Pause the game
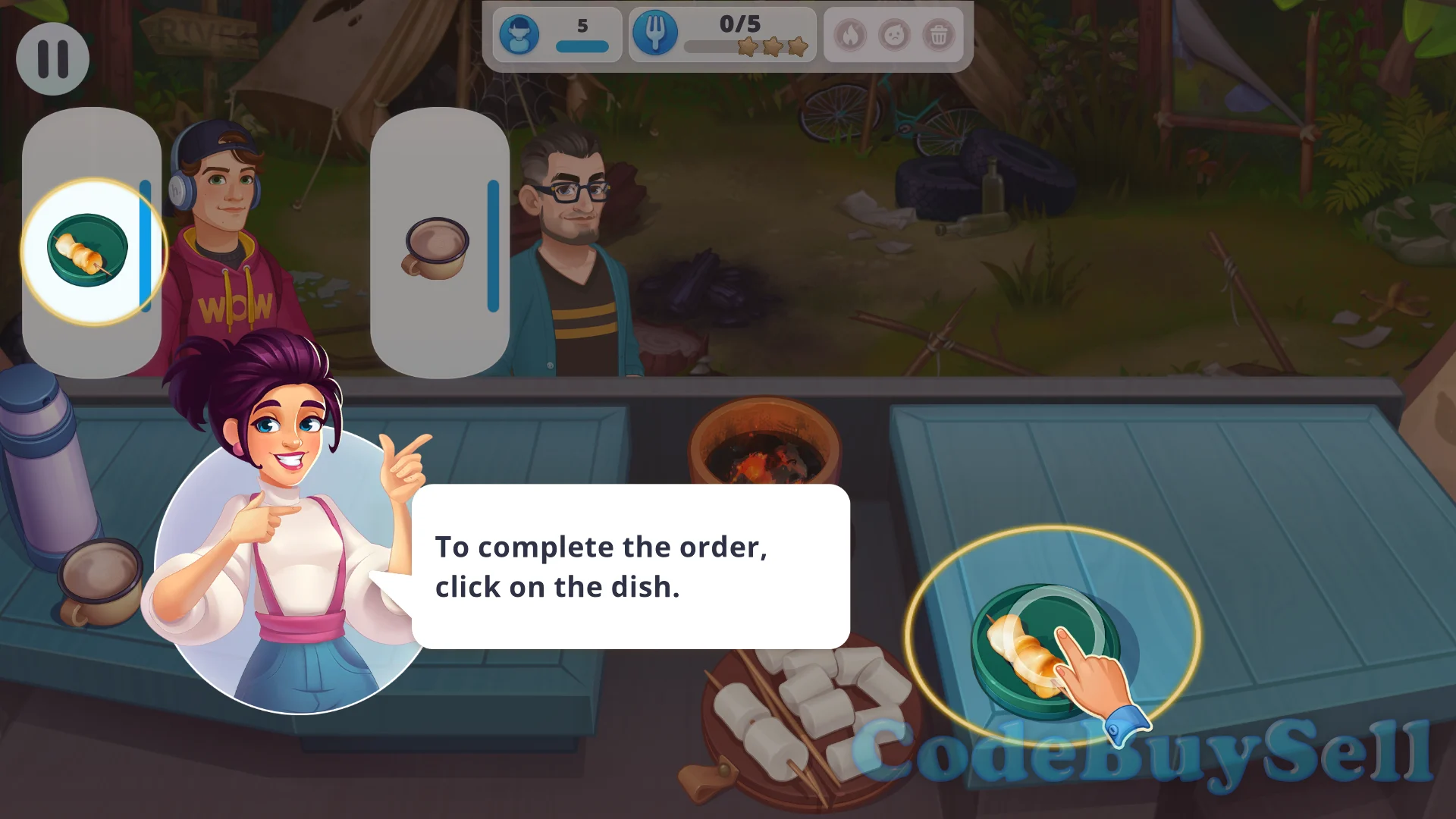This screenshot has width=1456, height=819. pyautogui.click(x=53, y=58)
